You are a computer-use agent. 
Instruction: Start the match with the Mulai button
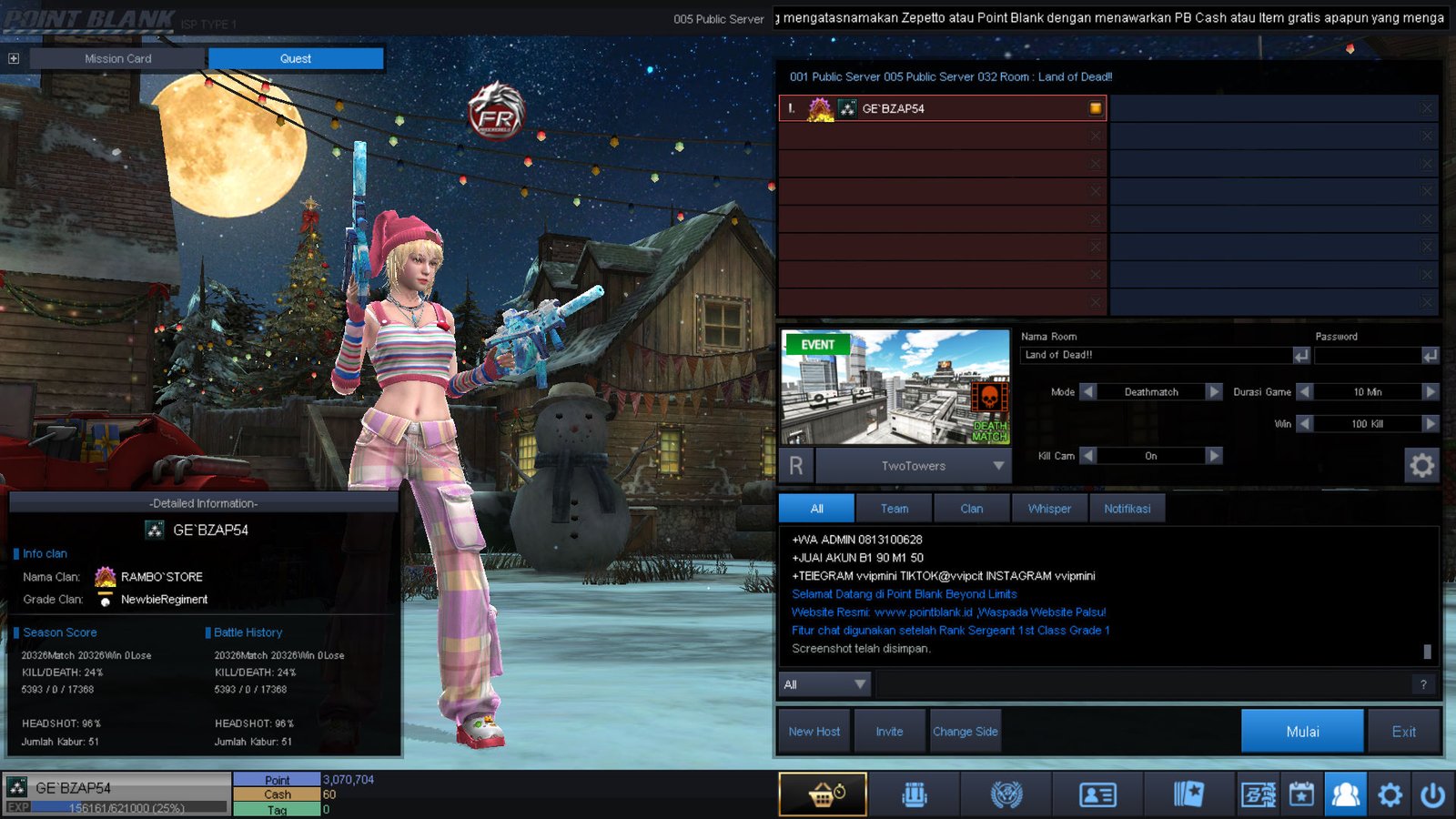[1302, 732]
